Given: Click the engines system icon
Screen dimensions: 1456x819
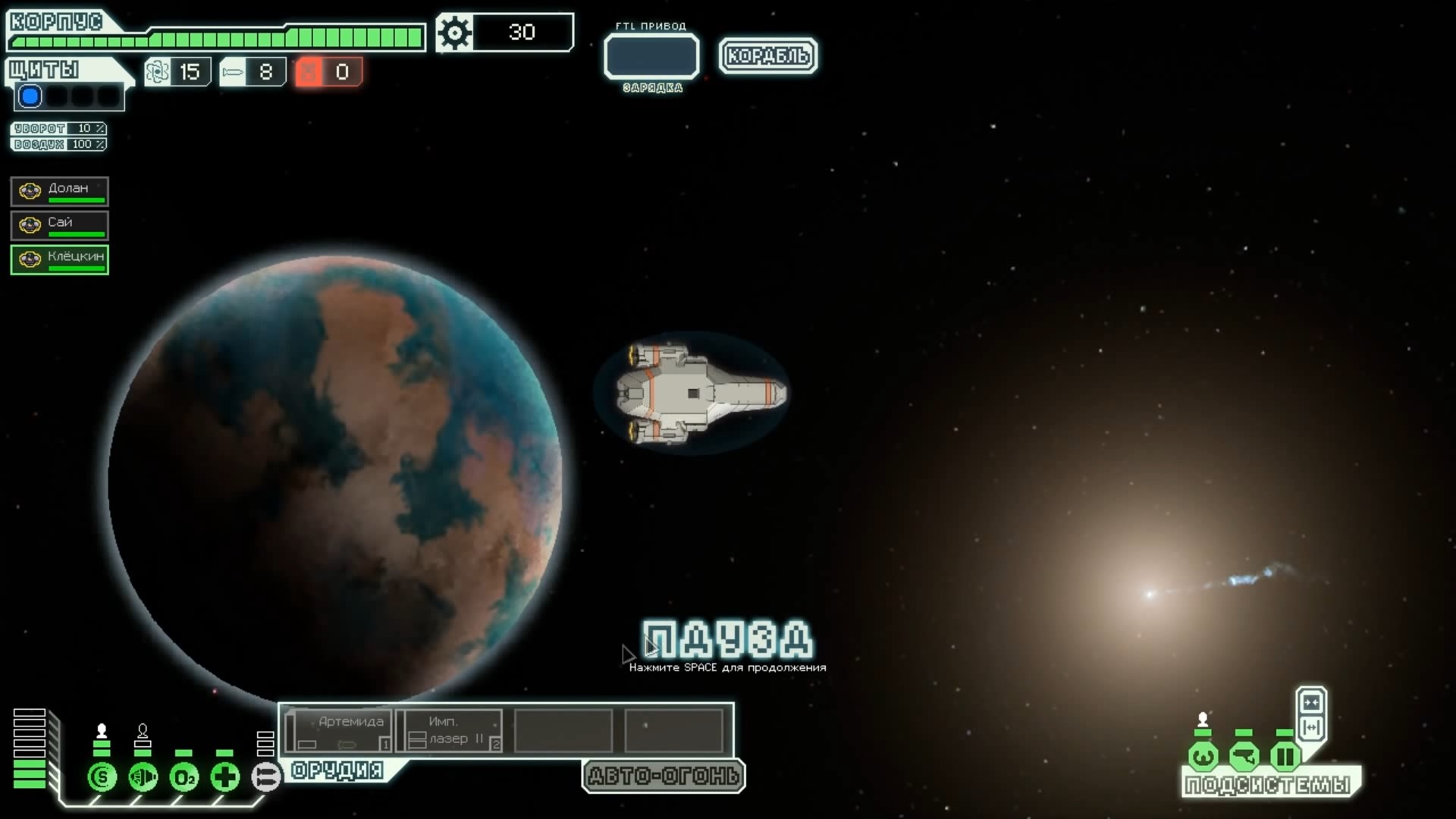Looking at the screenshot, I should [x=143, y=777].
